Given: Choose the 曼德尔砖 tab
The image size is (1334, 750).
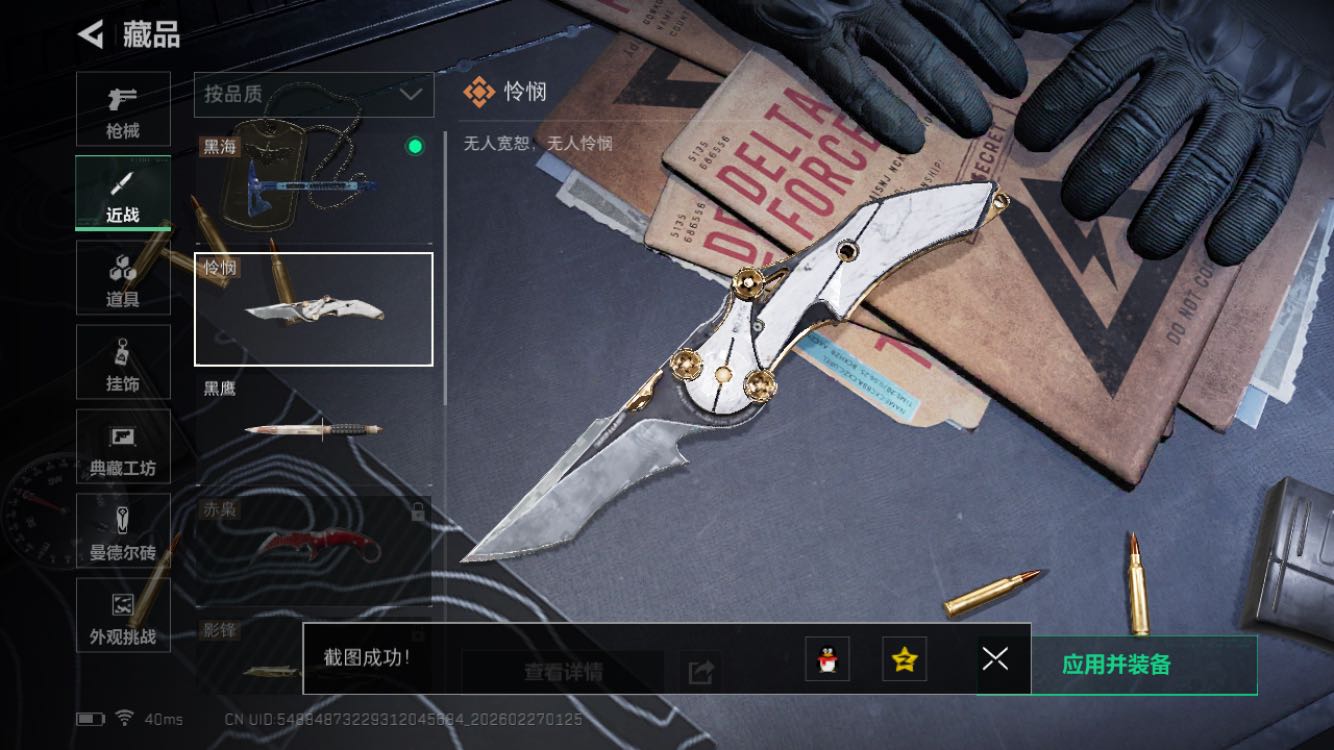Looking at the screenshot, I should (123, 531).
